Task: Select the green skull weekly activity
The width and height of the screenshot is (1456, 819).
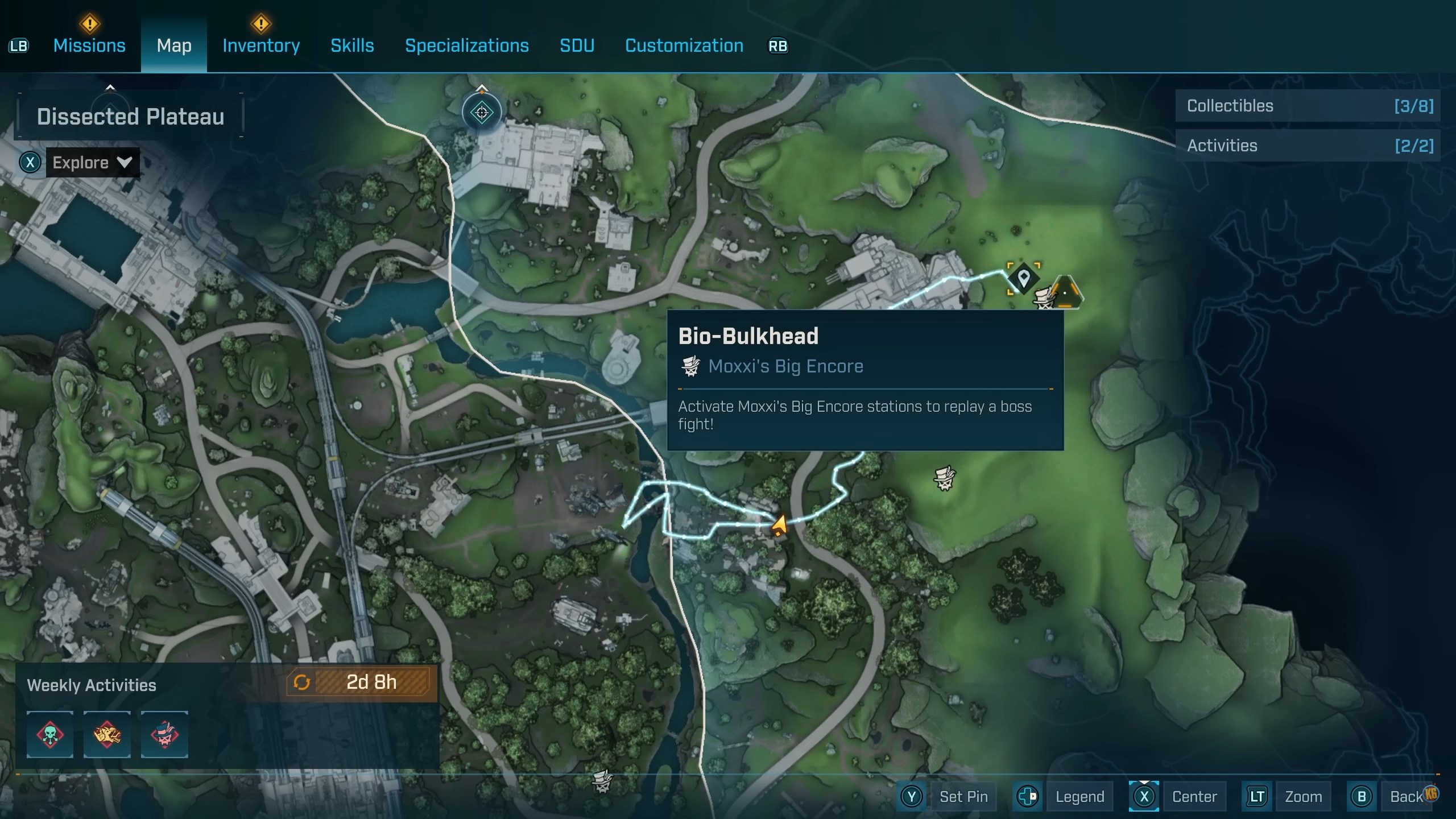Action: pyautogui.click(x=50, y=734)
